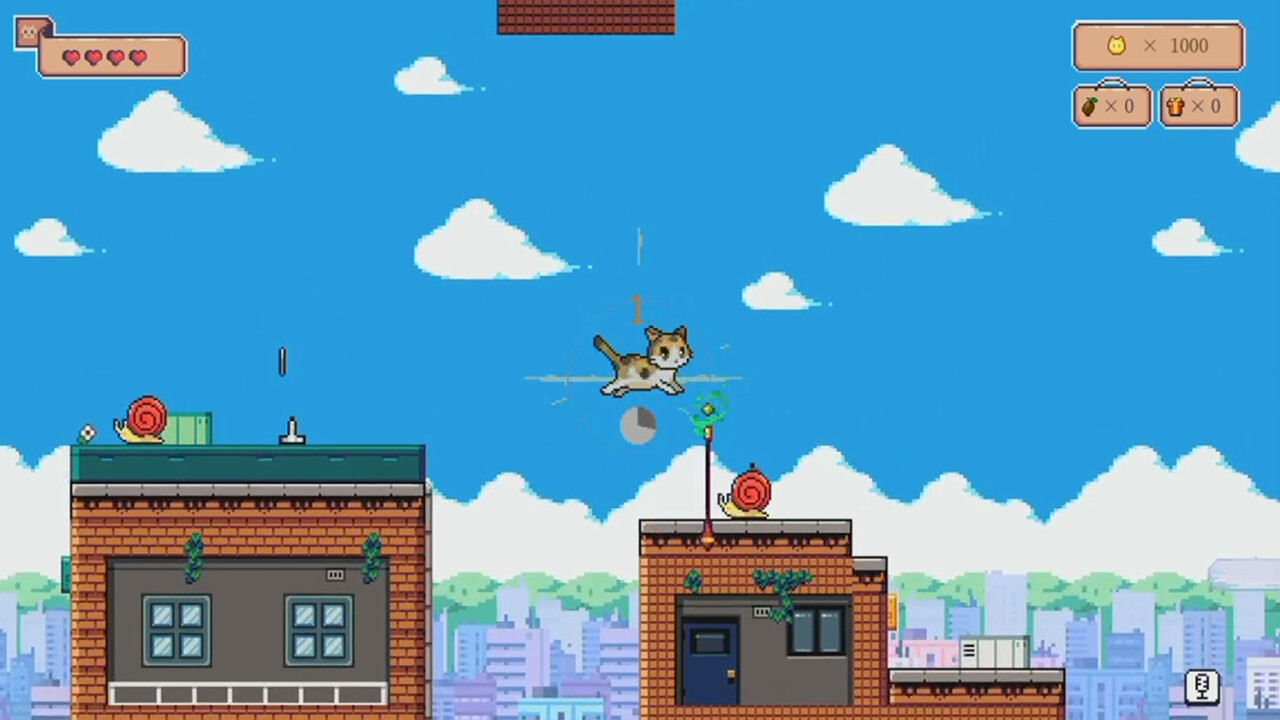
Task: Click the first heart in the health bar
Action: 70,57
